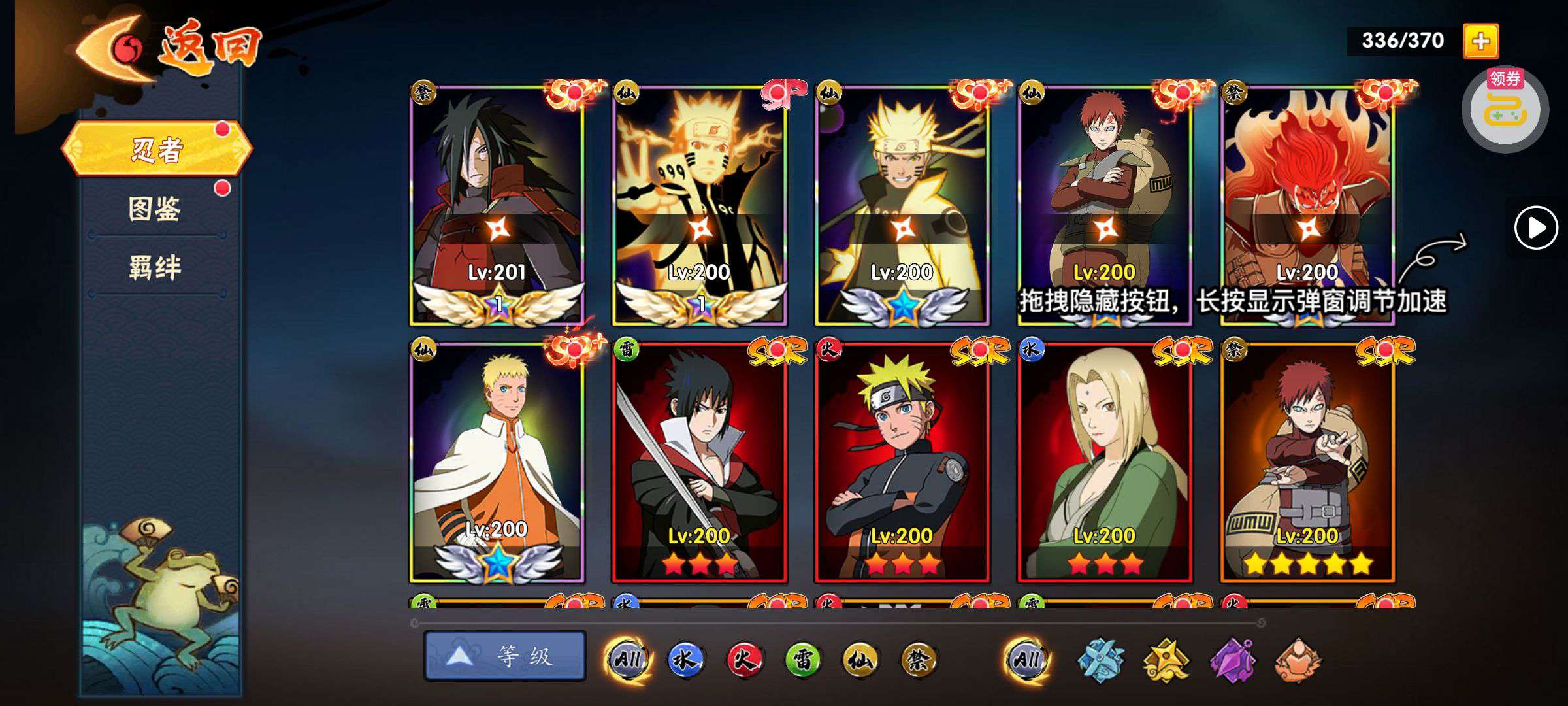This screenshot has height=706, width=1568.
Task: Tap the yellow plus button beside 336/370
Action: [1480, 41]
